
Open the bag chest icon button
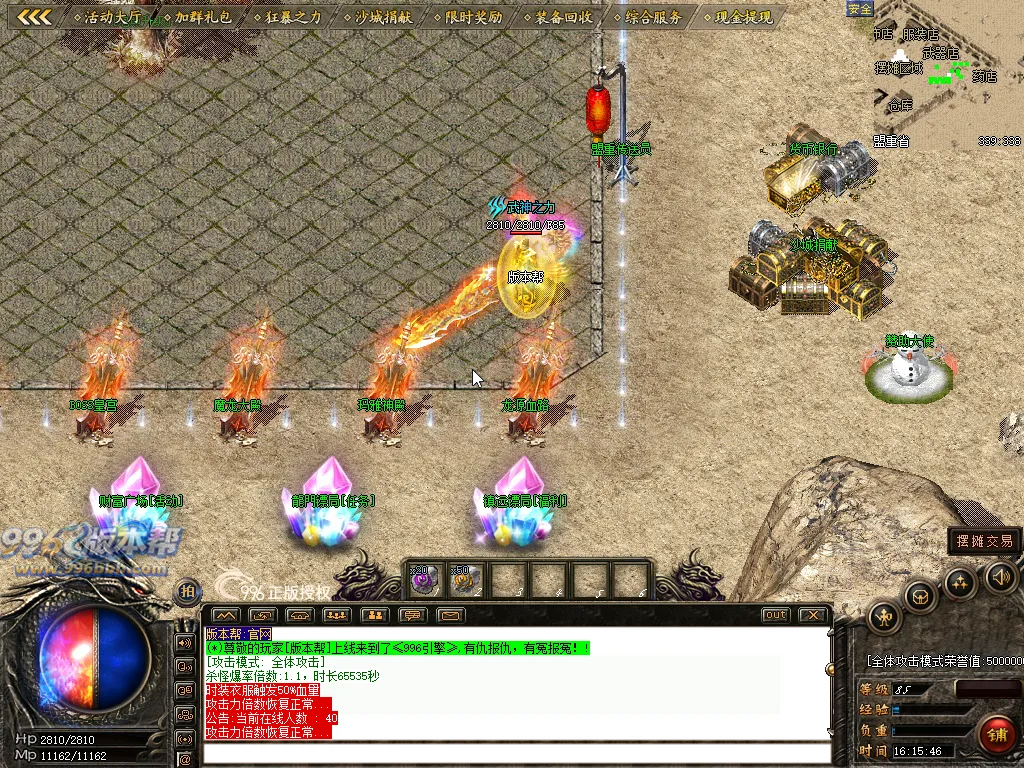pyautogui.click(x=920, y=597)
